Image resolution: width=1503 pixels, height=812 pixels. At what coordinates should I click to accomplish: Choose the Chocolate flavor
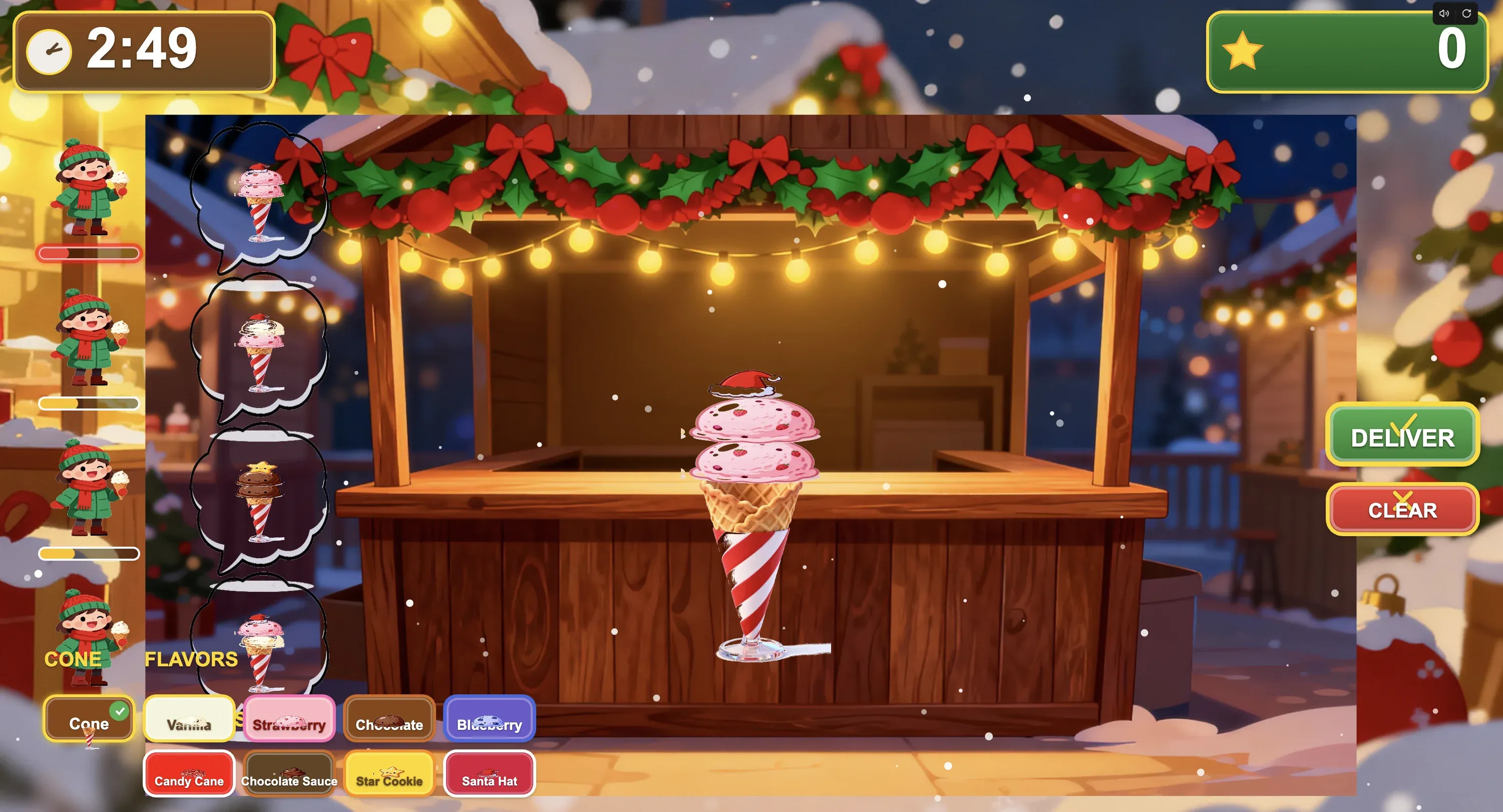pos(389,720)
